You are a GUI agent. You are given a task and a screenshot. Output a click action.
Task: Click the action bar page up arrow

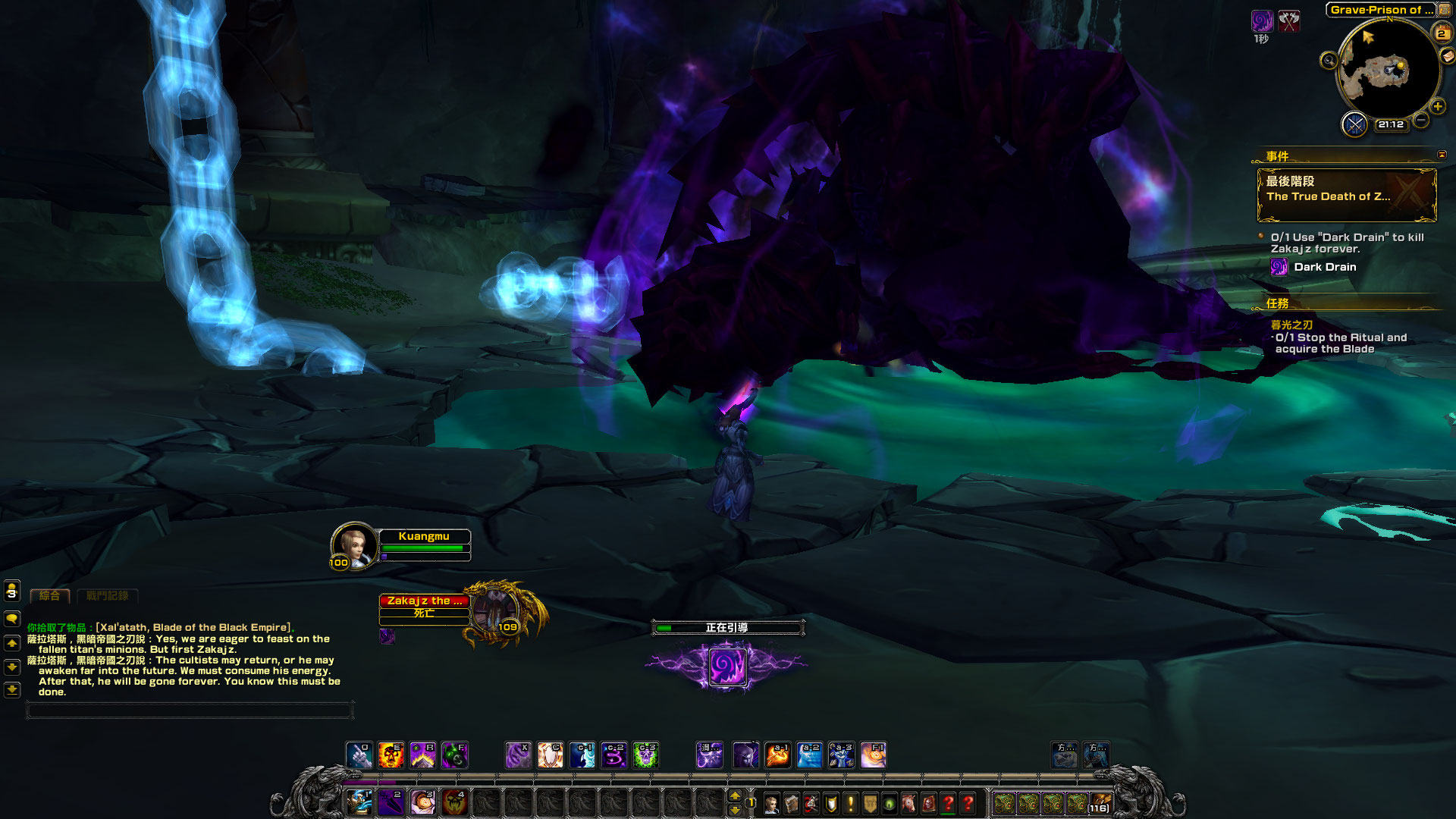pyautogui.click(x=734, y=795)
